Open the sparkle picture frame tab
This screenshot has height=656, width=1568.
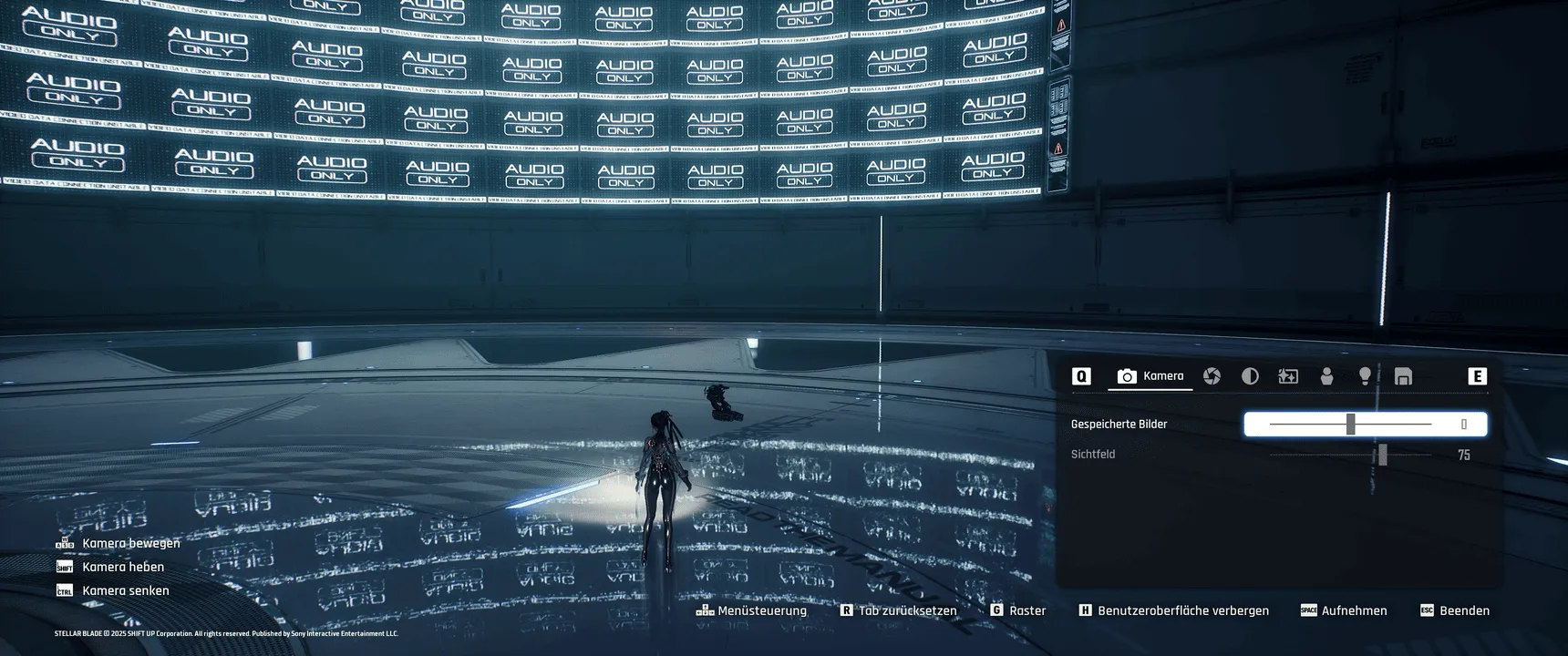coord(1288,376)
